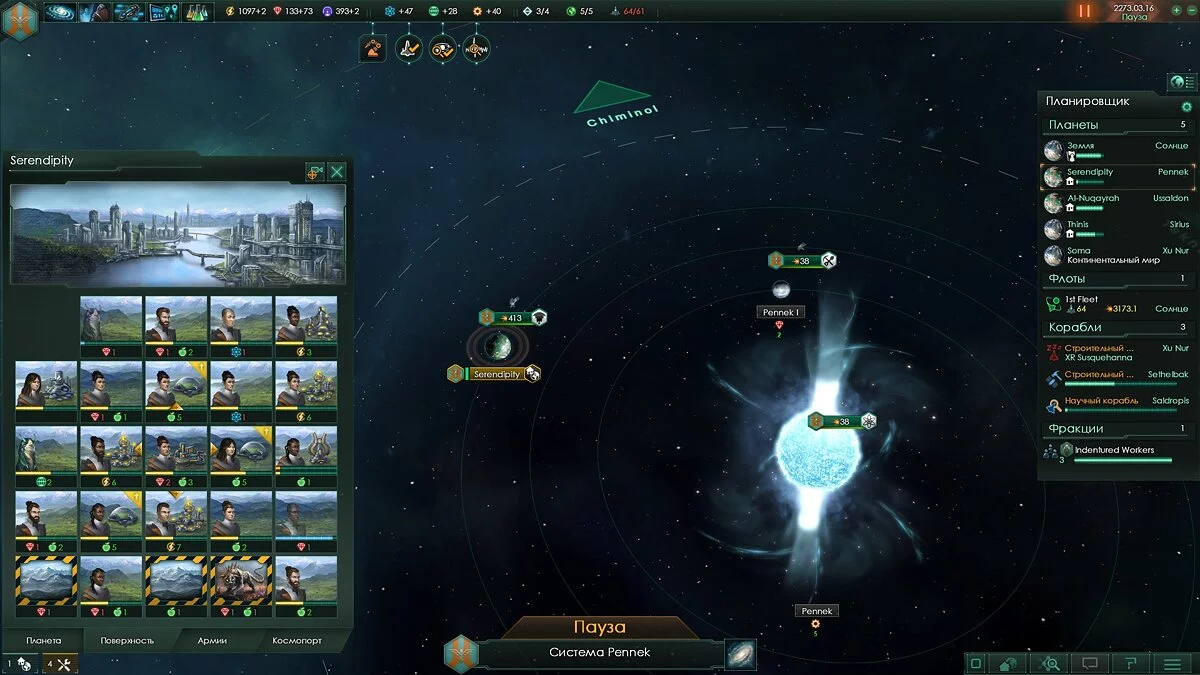Image resolution: width=1200 pixels, height=675 pixels.
Task: Open the research flasks technology screen
Action: 197,12
